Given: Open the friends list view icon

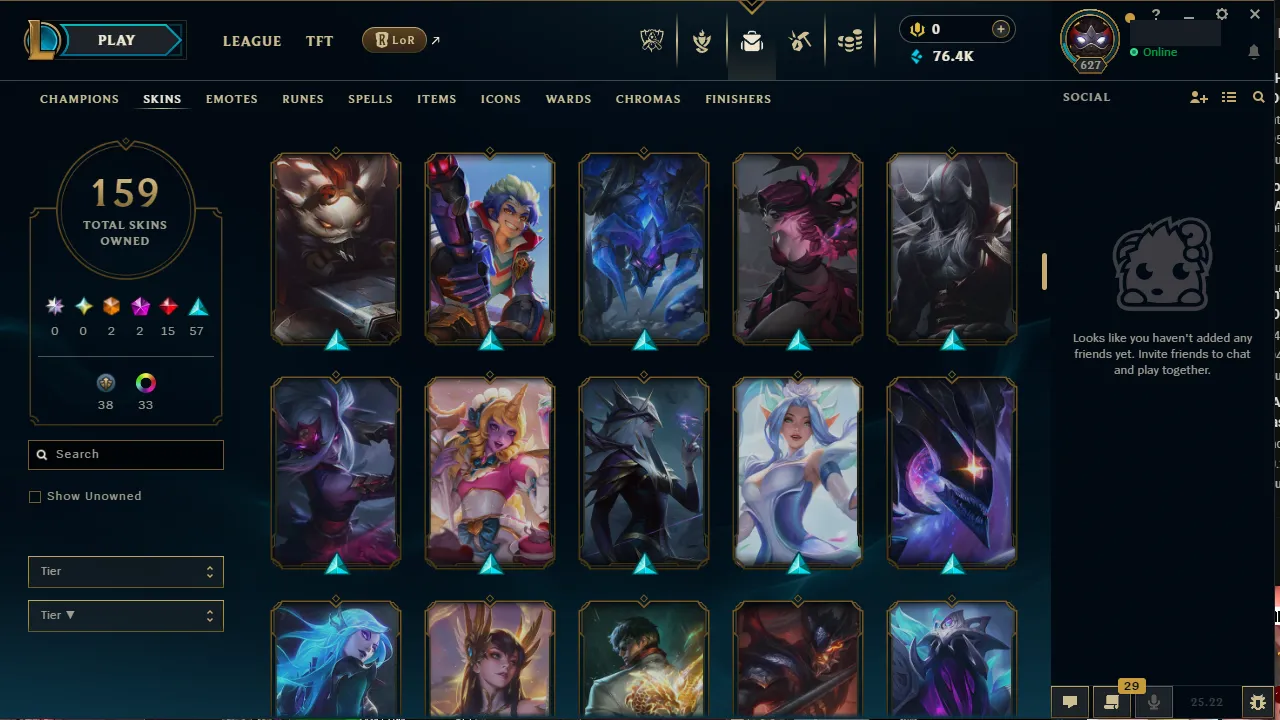Looking at the screenshot, I should 1229,97.
